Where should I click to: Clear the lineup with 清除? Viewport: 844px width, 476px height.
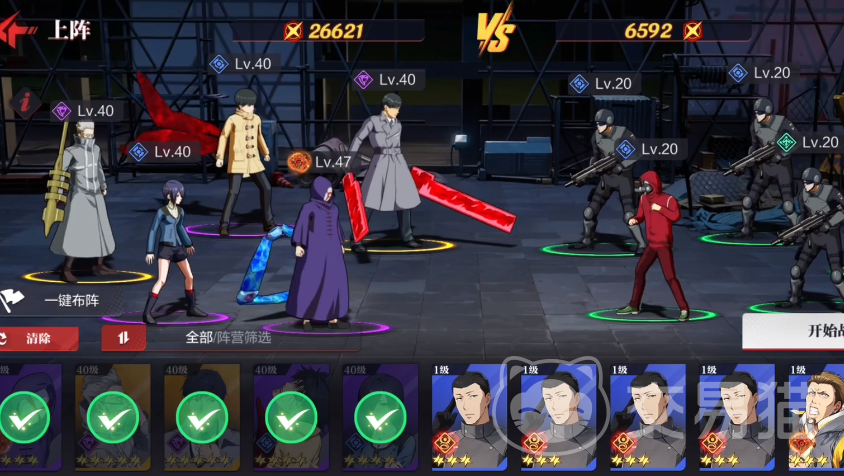pyautogui.click(x=38, y=338)
